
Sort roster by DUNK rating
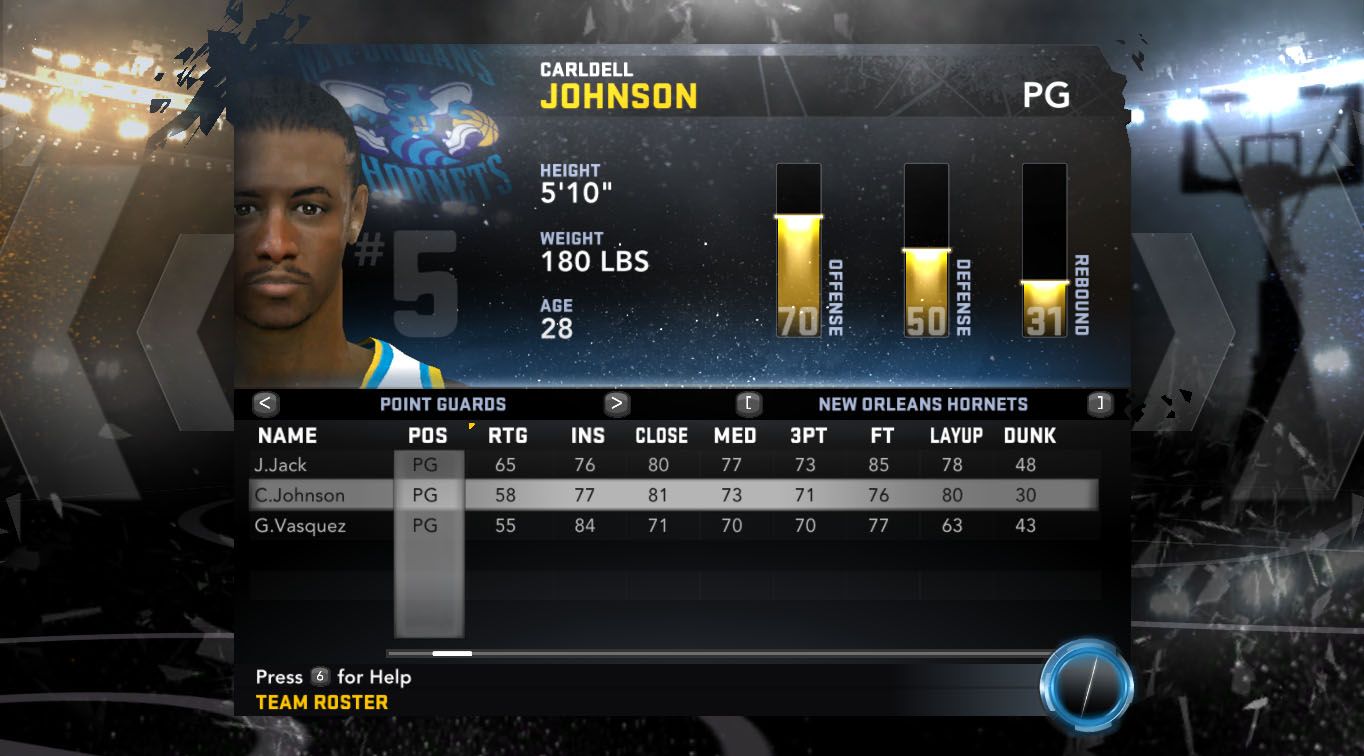click(1029, 436)
